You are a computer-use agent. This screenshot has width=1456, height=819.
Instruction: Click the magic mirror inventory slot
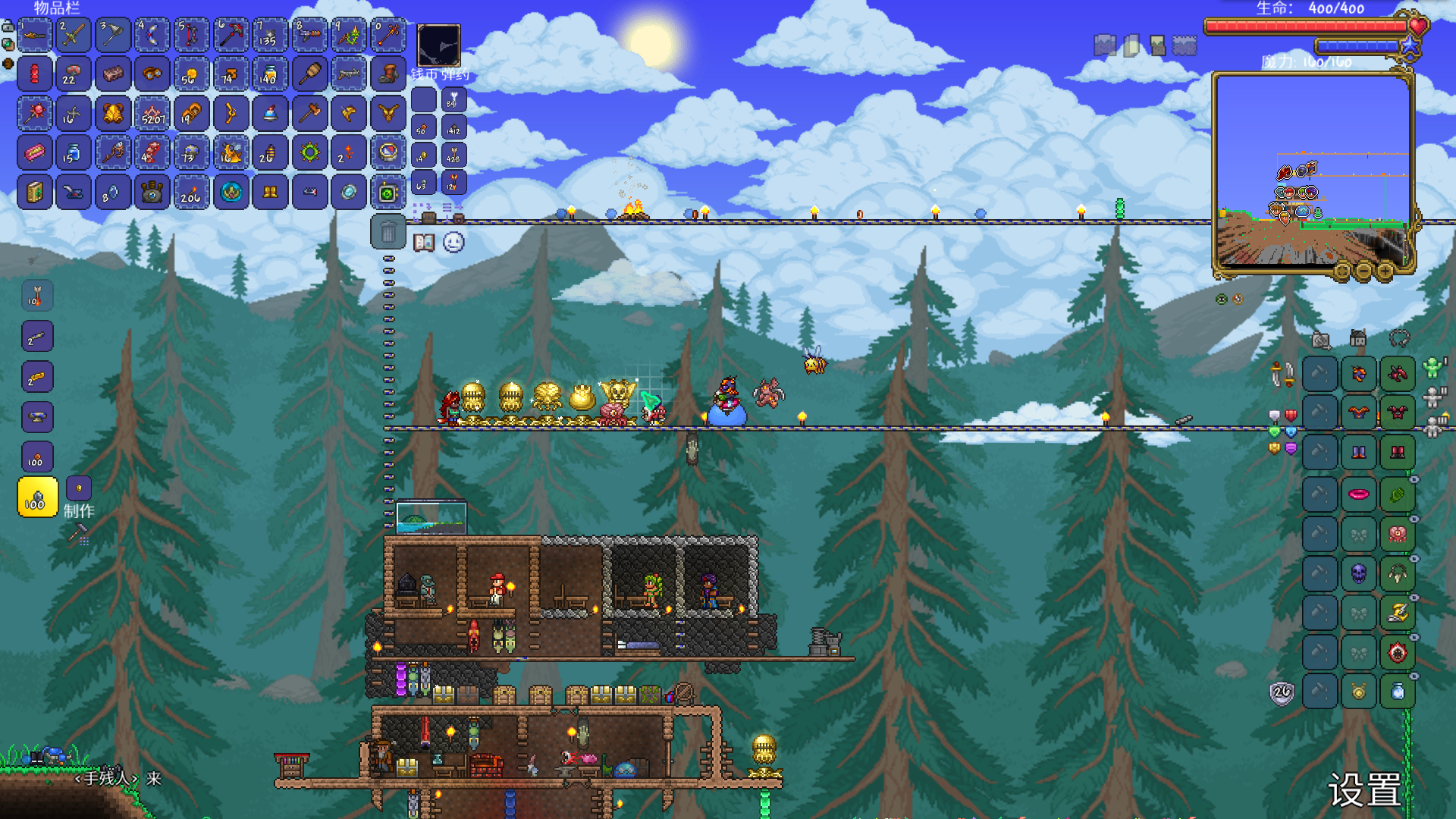pyautogui.click(x=349, y=193)
